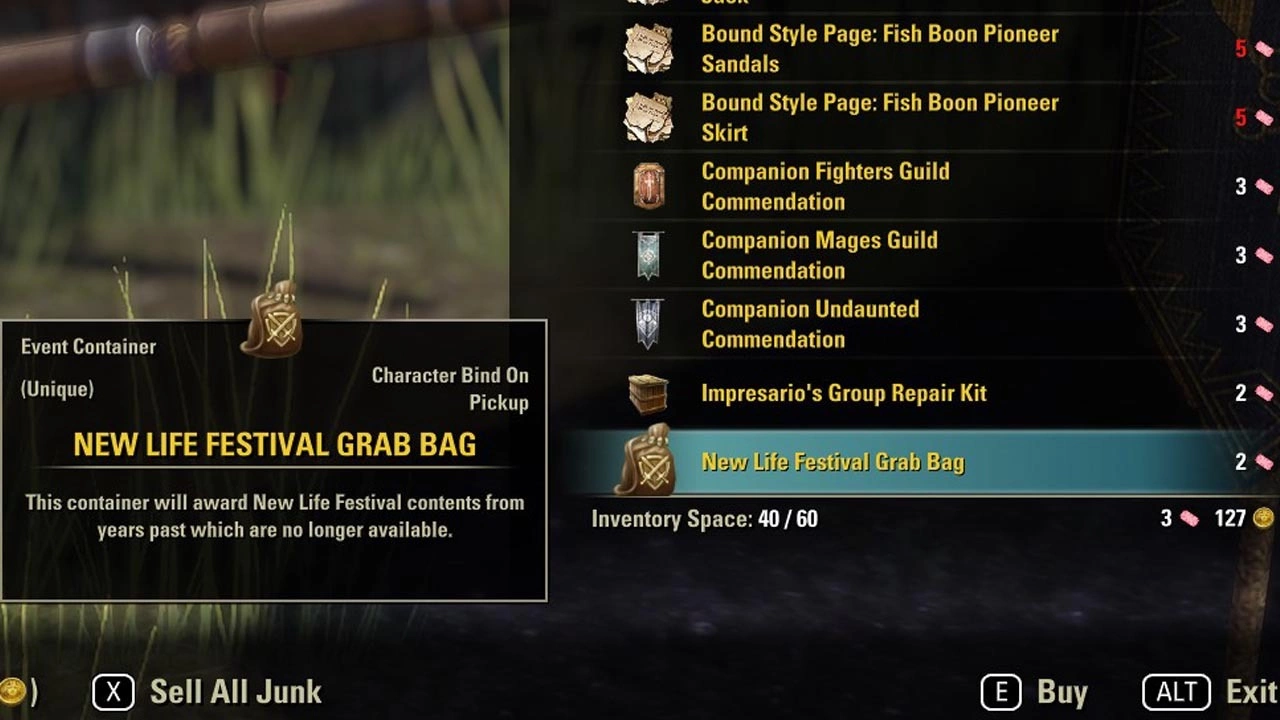The width and height of the screenshot is (1280, 720).
Task: Exit the merchant store
Action: point(1210,691)
